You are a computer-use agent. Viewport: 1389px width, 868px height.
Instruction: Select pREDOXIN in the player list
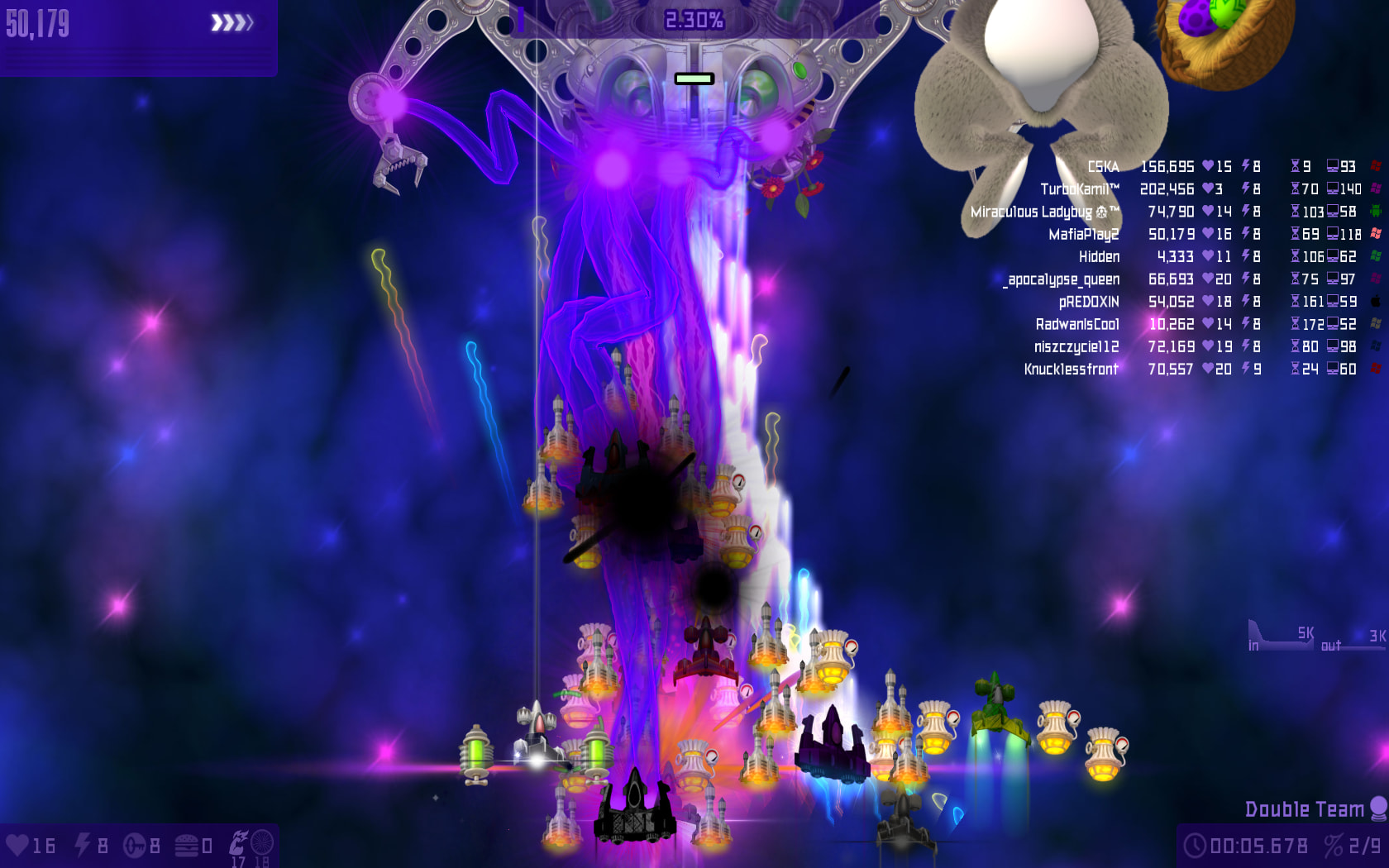[1089, 302]
